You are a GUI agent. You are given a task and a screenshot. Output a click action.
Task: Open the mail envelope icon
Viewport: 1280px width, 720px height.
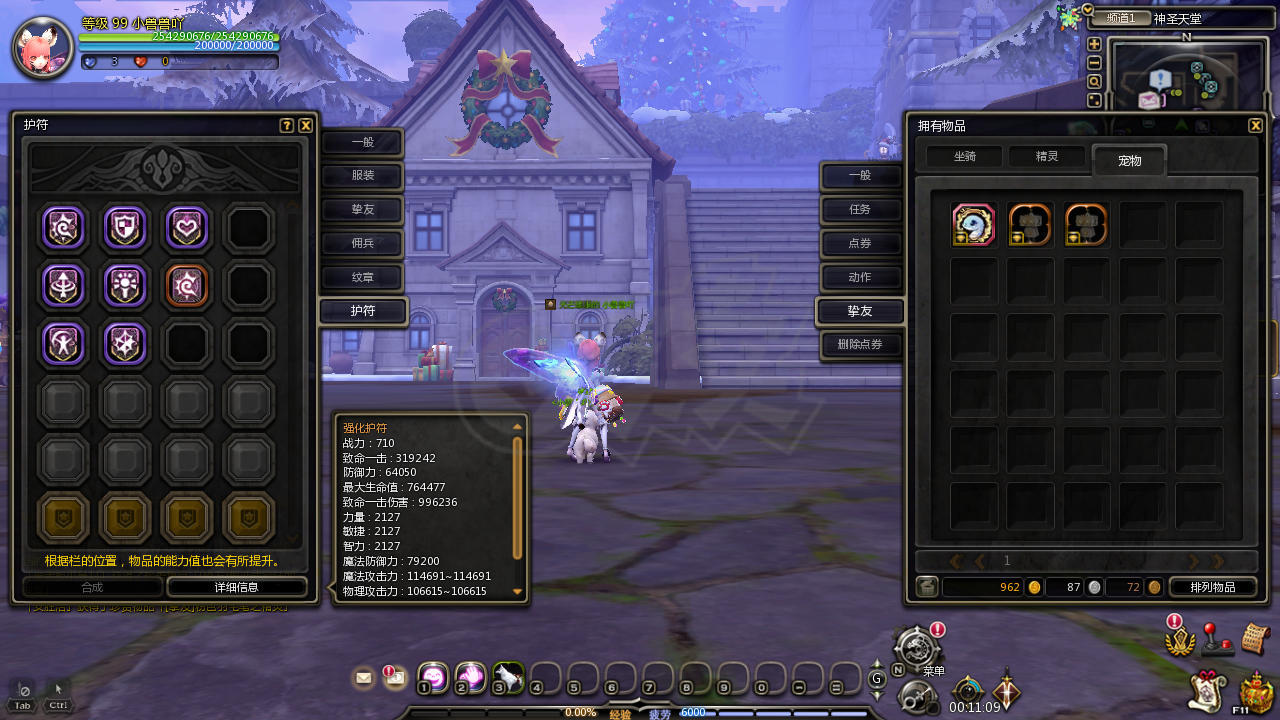363,678
